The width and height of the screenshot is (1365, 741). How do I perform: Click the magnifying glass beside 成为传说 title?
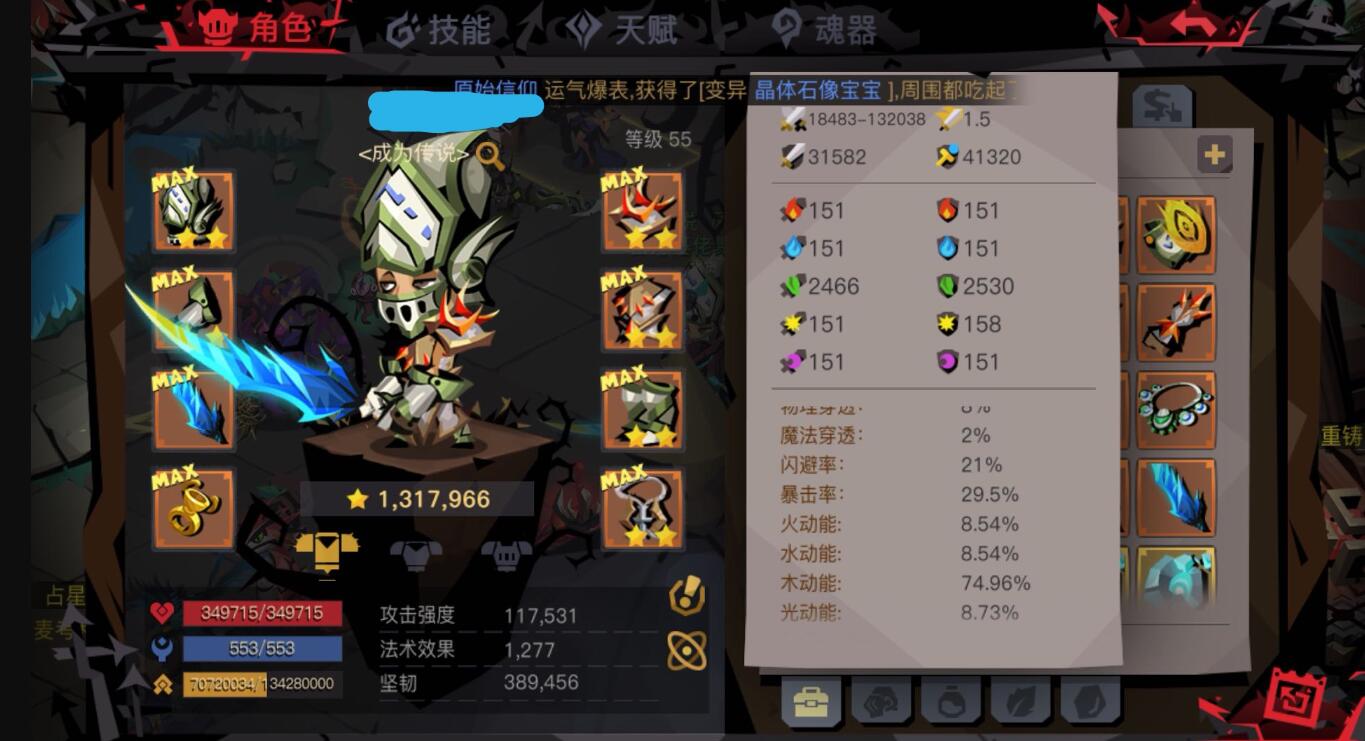(489, 158)
